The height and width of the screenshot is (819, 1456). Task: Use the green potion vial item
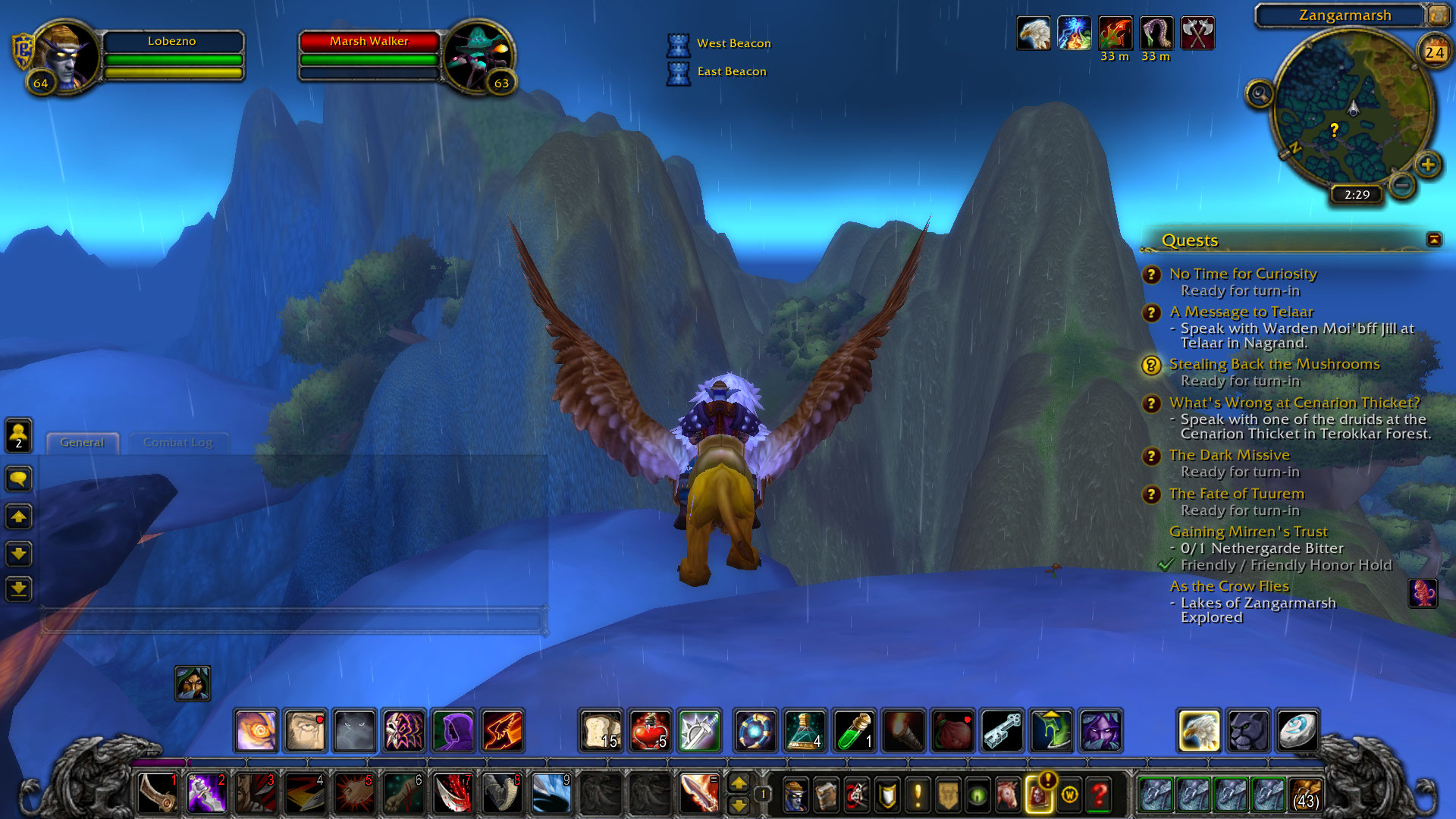point(854,731)
